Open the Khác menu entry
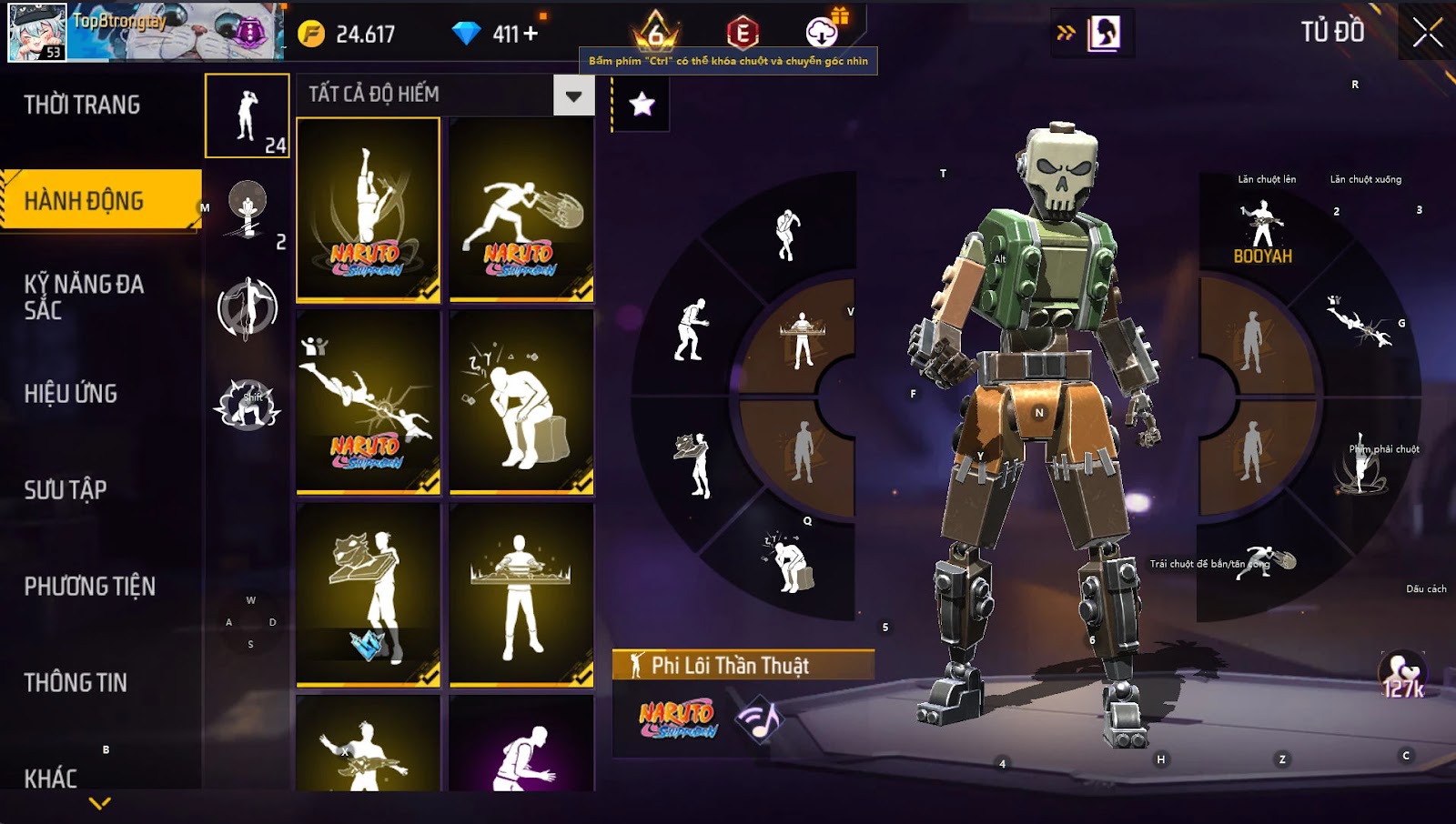The width and height of the screenshot is (1456, 824). (x=51, y=779)
